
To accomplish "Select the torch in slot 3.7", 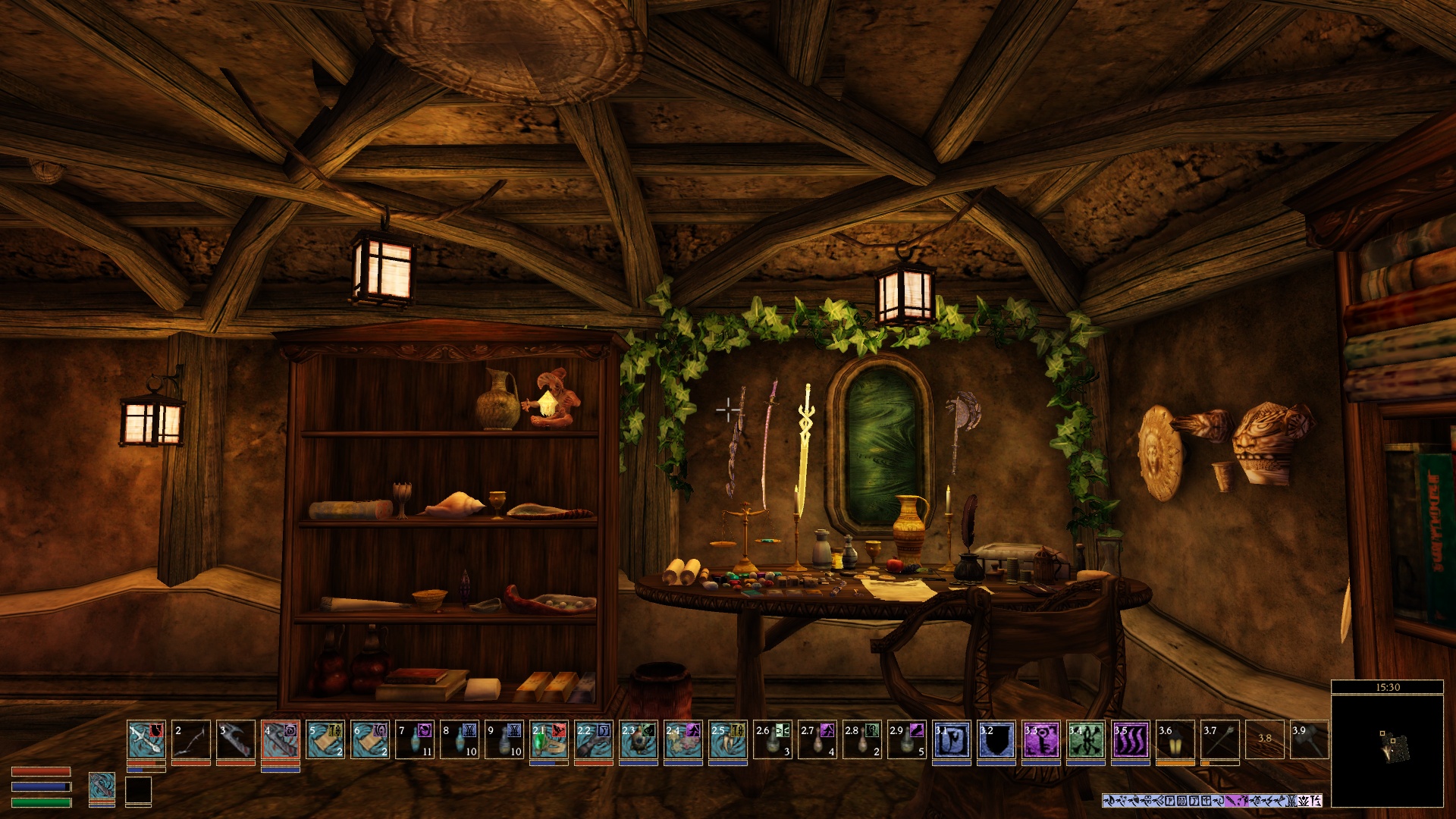I will (1219, 739).
